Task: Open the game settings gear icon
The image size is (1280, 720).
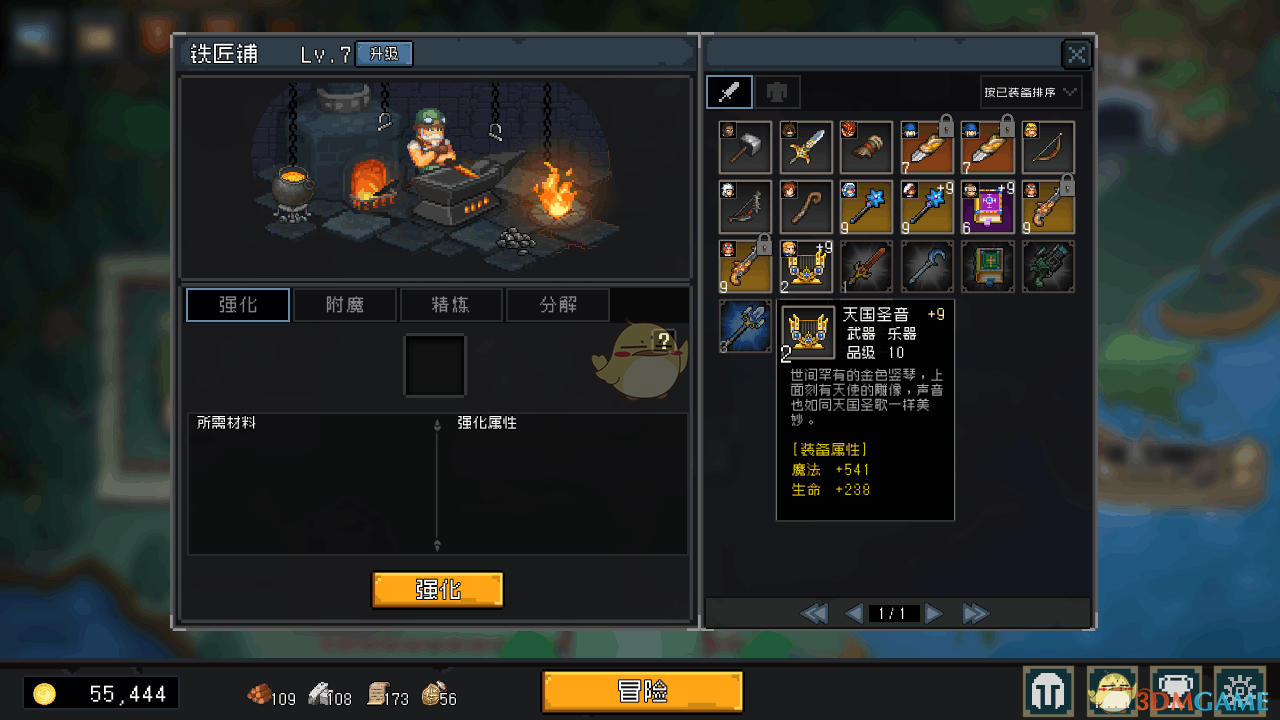Action: (x=1239, y=690)
